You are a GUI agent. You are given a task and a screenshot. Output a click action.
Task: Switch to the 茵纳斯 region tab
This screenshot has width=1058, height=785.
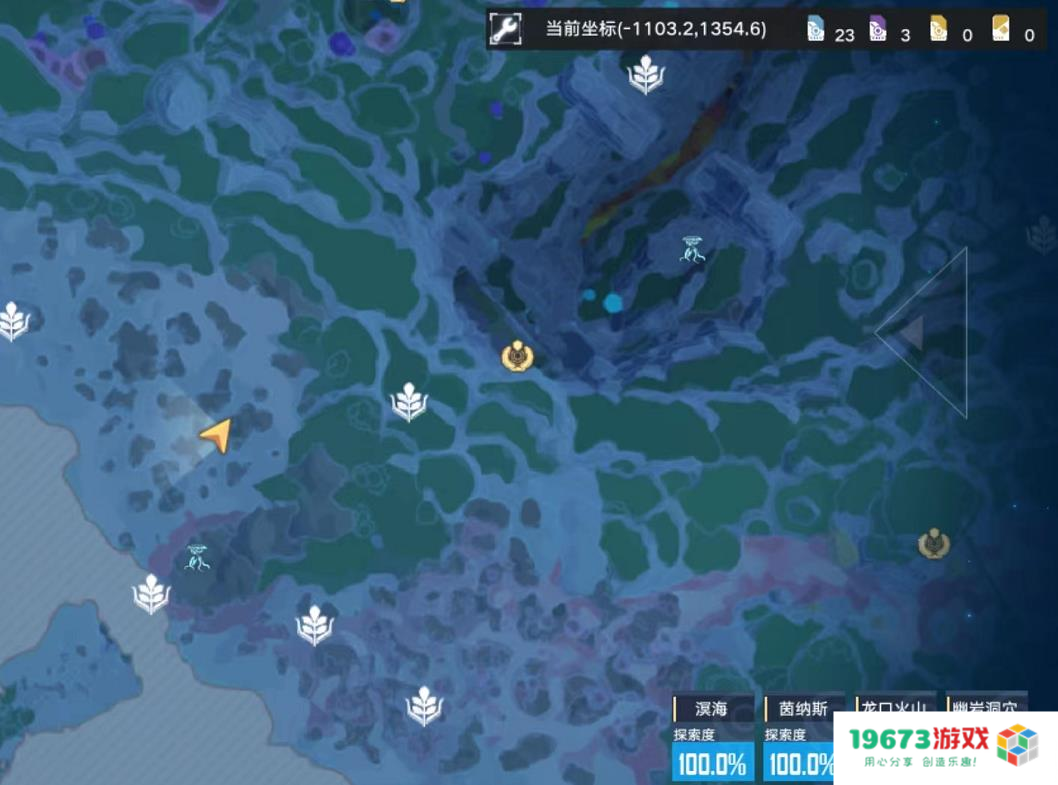click(804, 708)
